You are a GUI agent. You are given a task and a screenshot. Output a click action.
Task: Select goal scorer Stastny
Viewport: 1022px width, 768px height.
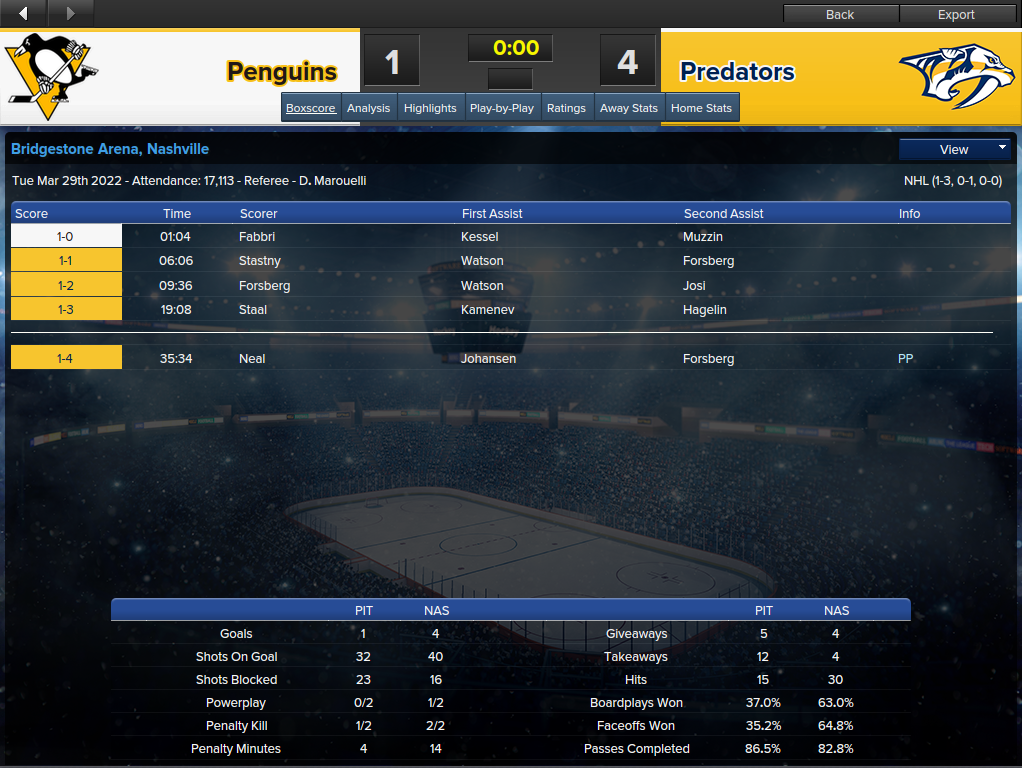point(260,261)
